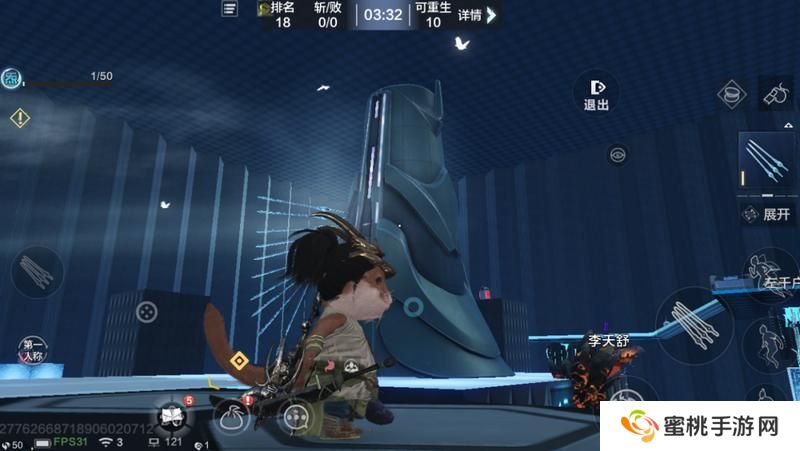
Task: Activate the drum-shaped item icon
Action: [733, 95]
